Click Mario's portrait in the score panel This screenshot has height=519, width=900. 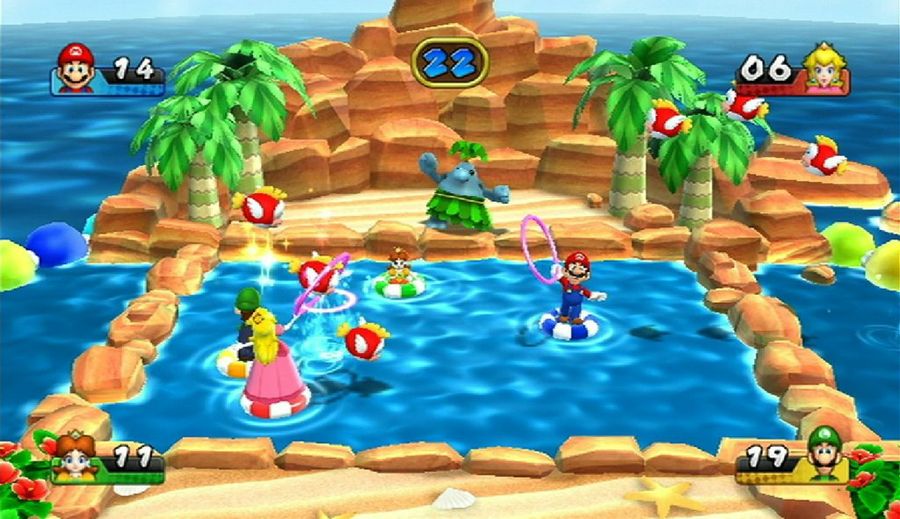point(75,67)
